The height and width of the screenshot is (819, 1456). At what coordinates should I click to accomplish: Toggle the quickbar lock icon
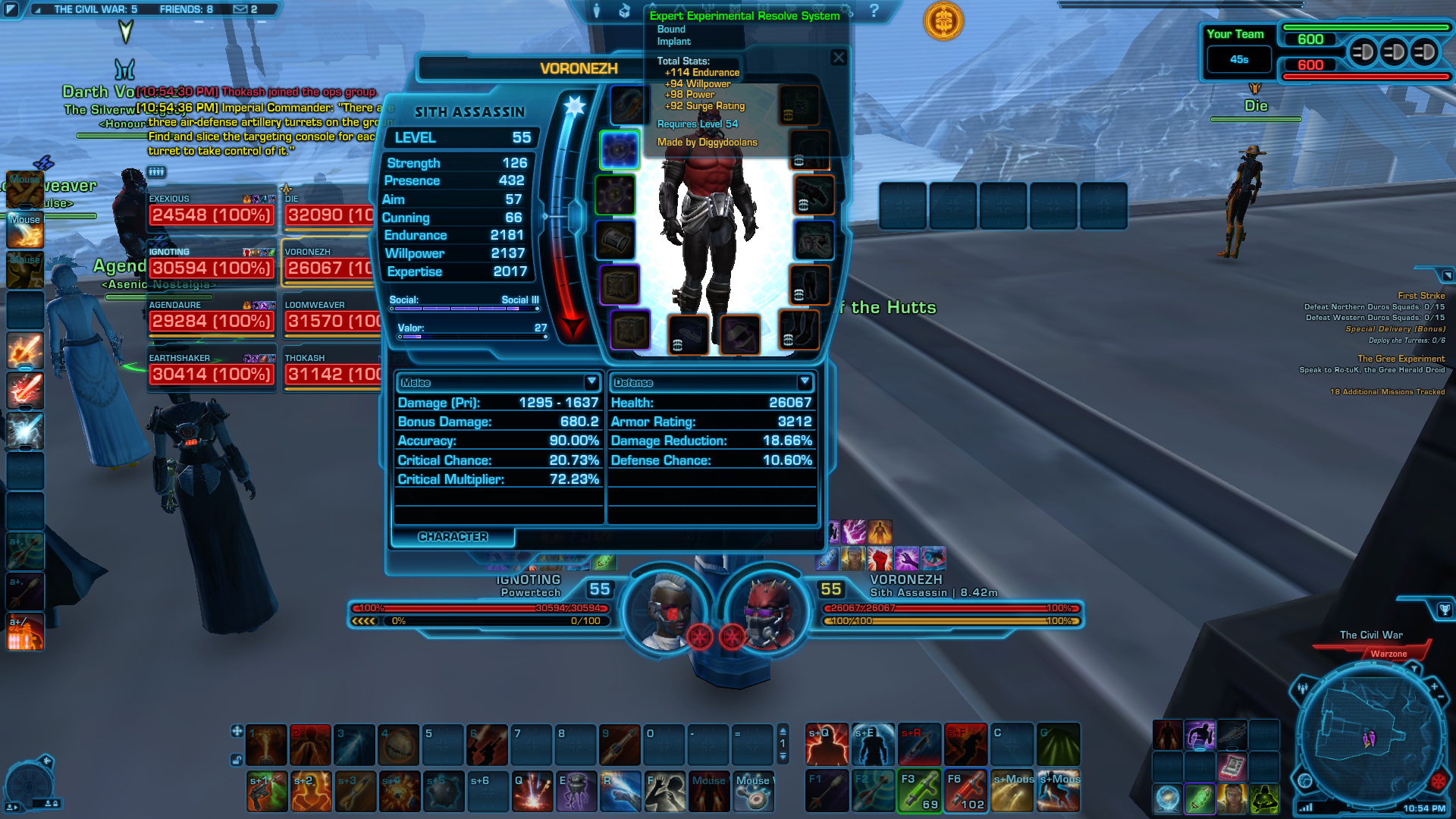coord(237,759)
